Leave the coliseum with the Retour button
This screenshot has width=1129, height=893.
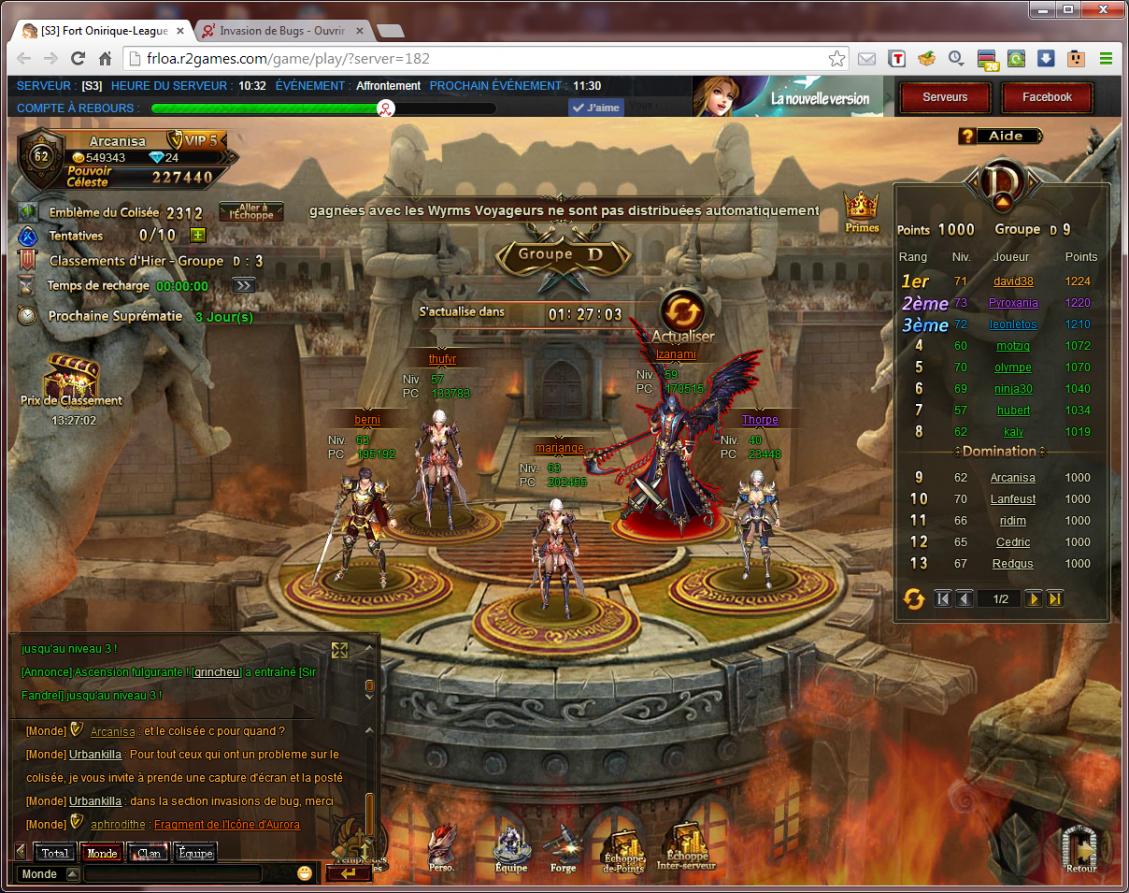coord(1080,849)
